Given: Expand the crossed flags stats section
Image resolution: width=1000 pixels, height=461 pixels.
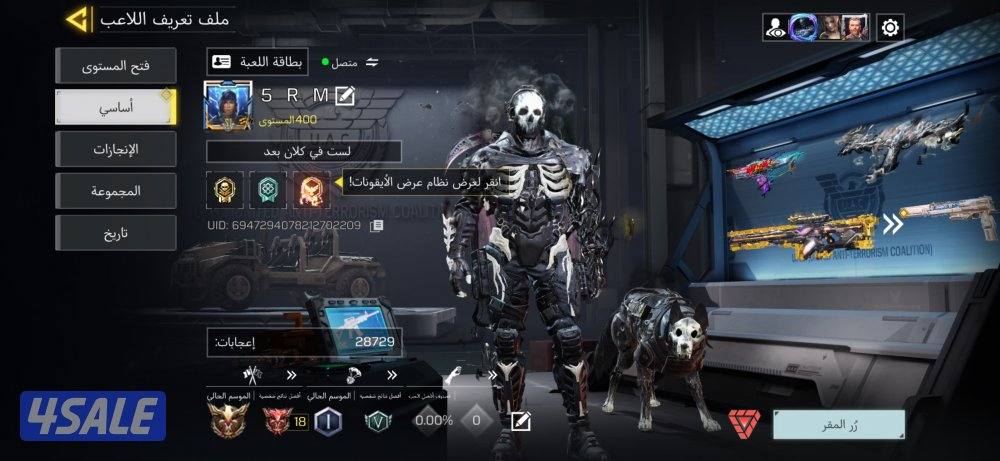Looking at the screenshot, I should 251,375.
